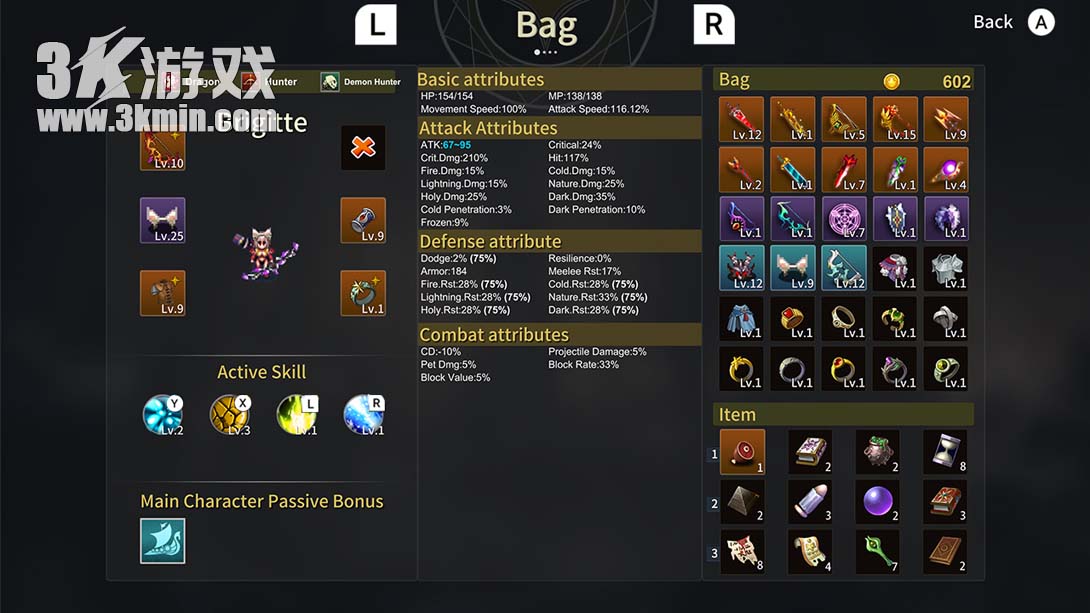Select the Lv.15 golden staff in bag
Screen dimensions: 1090x613
(895, 119)
